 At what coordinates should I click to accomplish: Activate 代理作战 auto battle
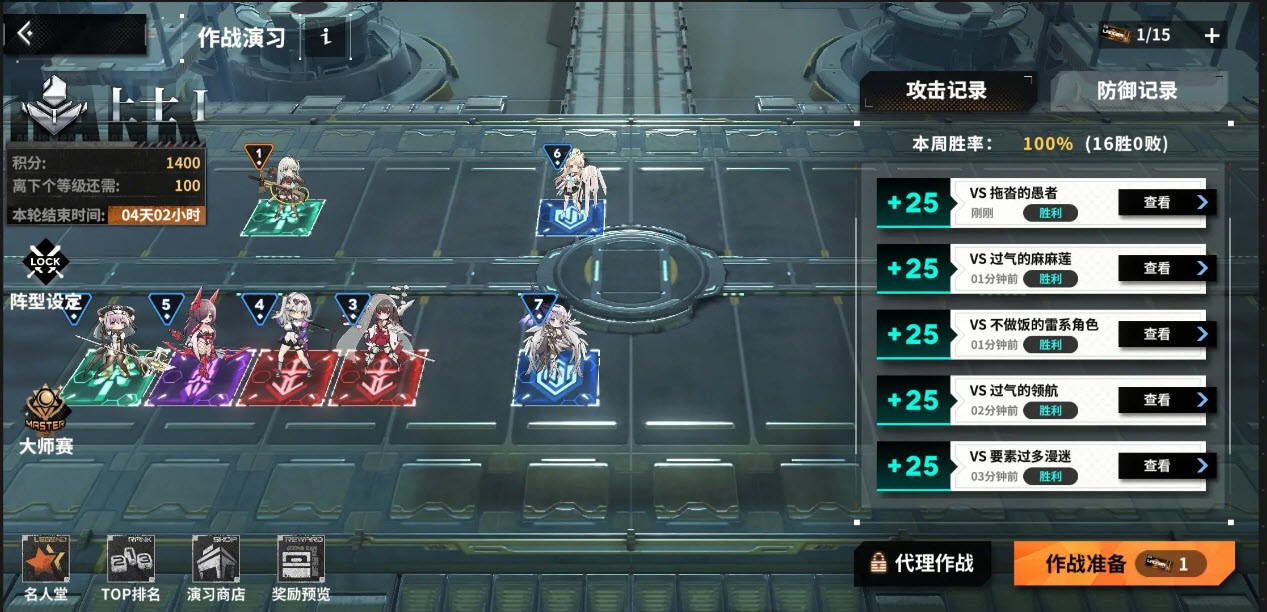click(922, 564)
